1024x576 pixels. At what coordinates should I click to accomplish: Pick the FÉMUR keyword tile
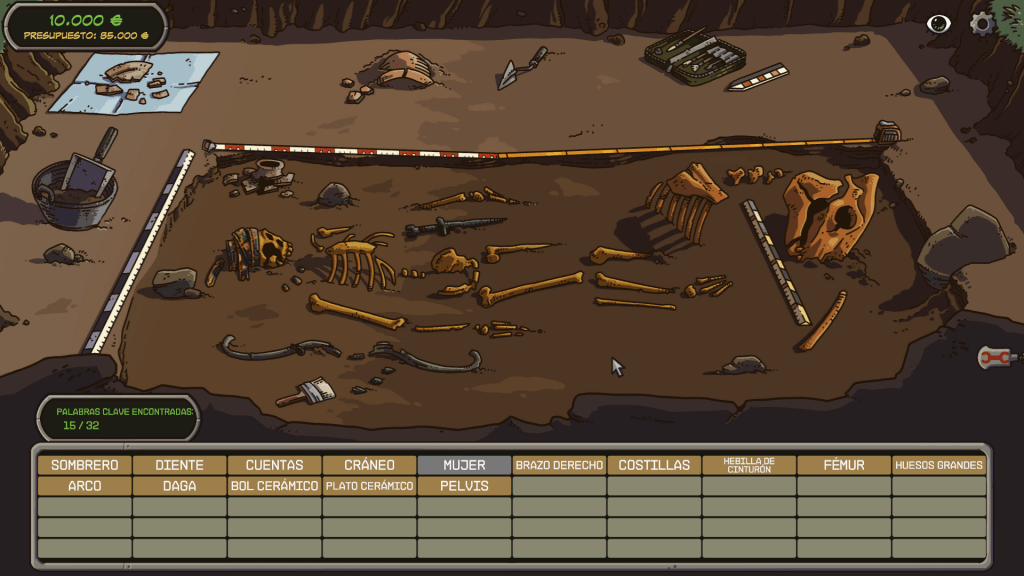[844, 465]
